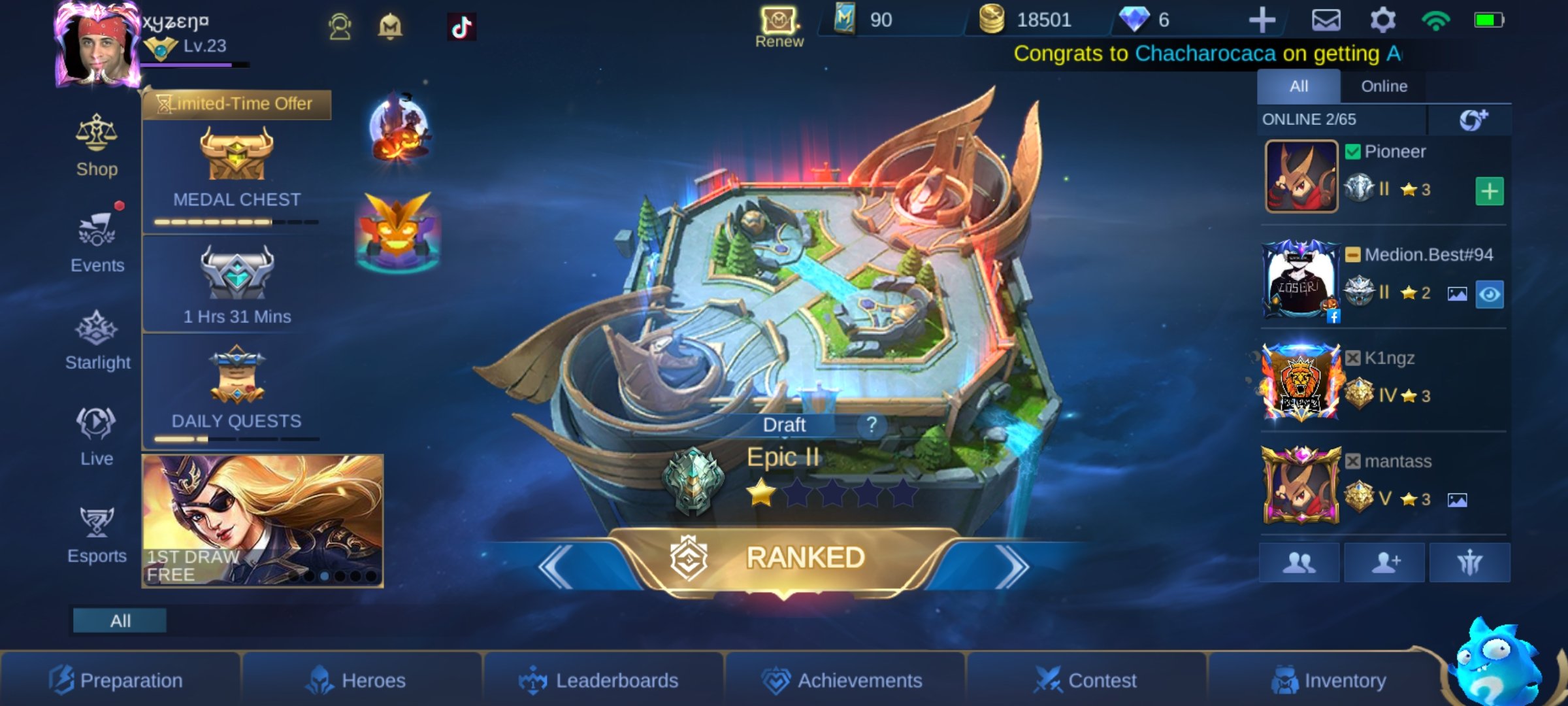Open the 1st Draw Free banner
This screenshot has width=1568, height=706.
coord(263,520)
